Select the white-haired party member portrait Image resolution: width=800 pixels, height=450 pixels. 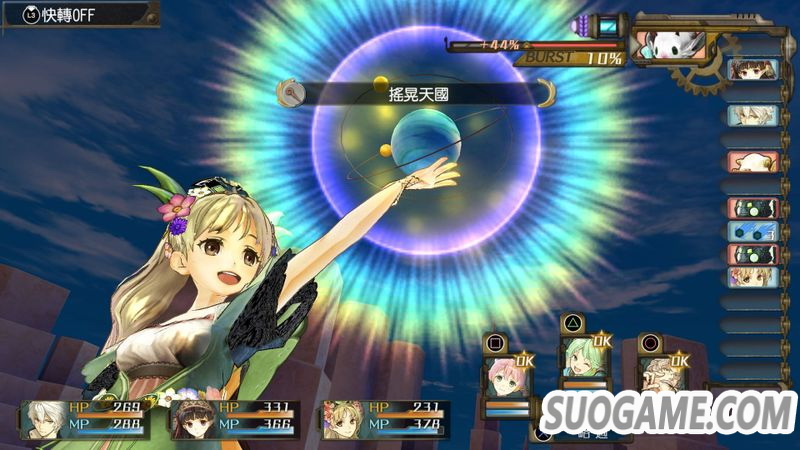pyautogui.click(x=41, y=419)
